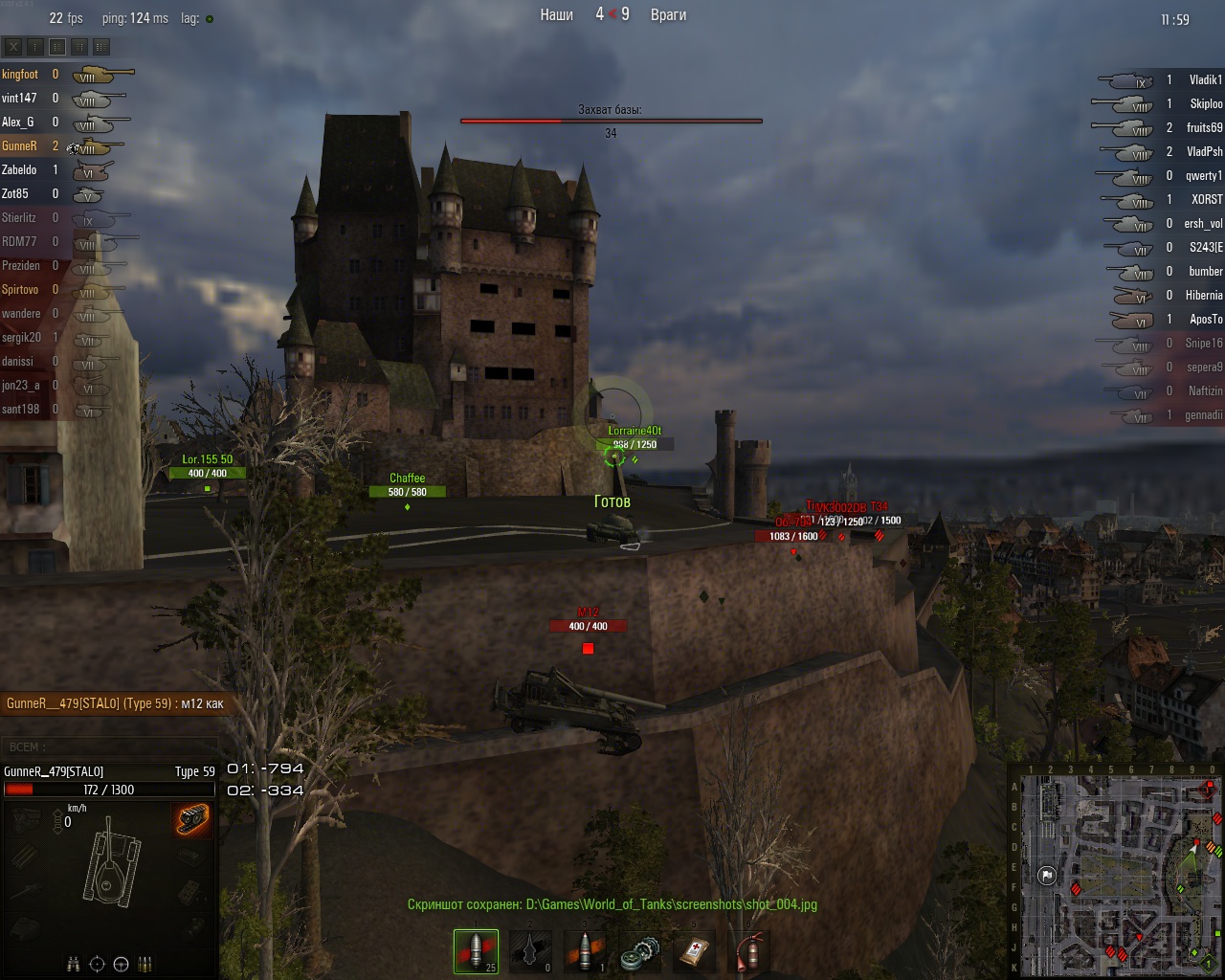Click the steering wheel driver crew icon

(121, 964)
